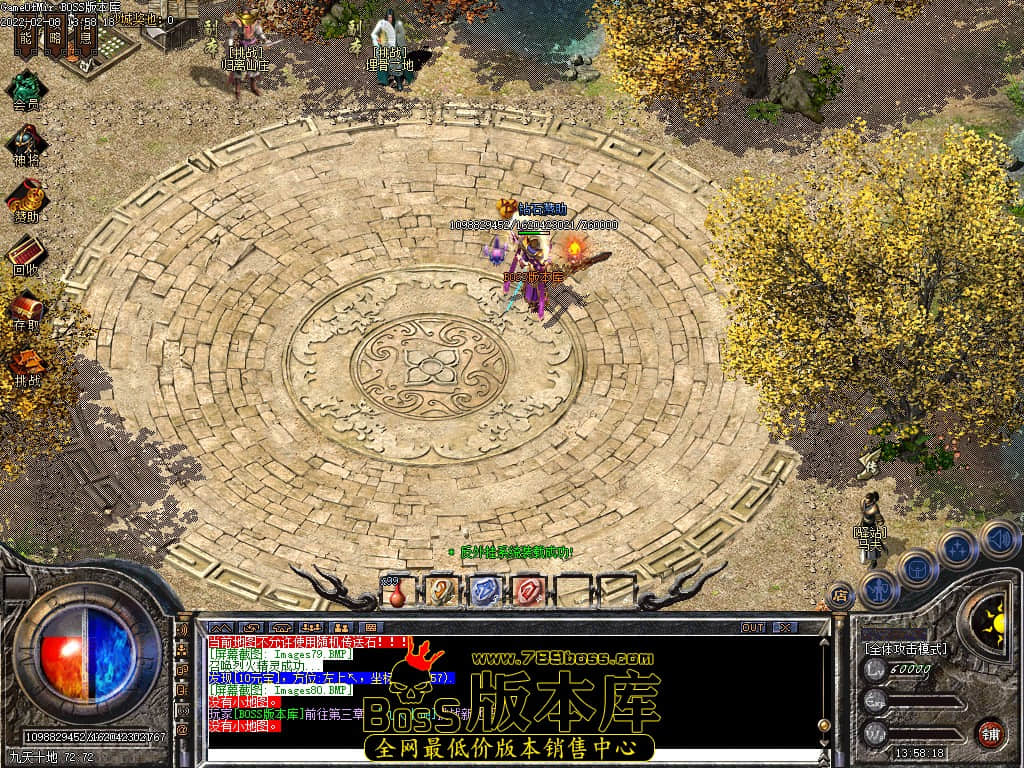Use the blue gem hotbar item
This screenshot has height=768, width=1024.
(484, 591)
